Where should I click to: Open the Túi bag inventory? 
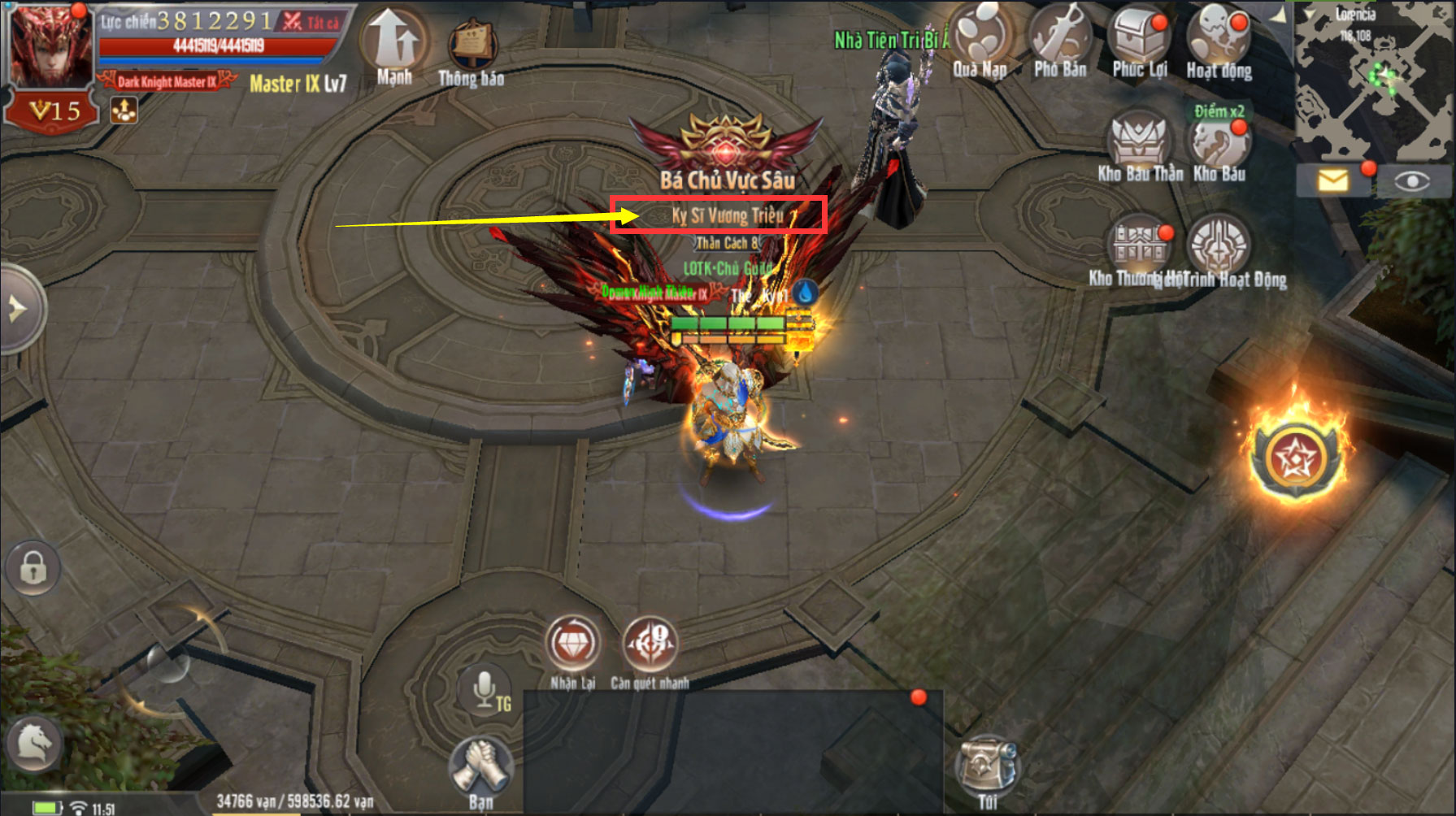click(x=987, y=770)
